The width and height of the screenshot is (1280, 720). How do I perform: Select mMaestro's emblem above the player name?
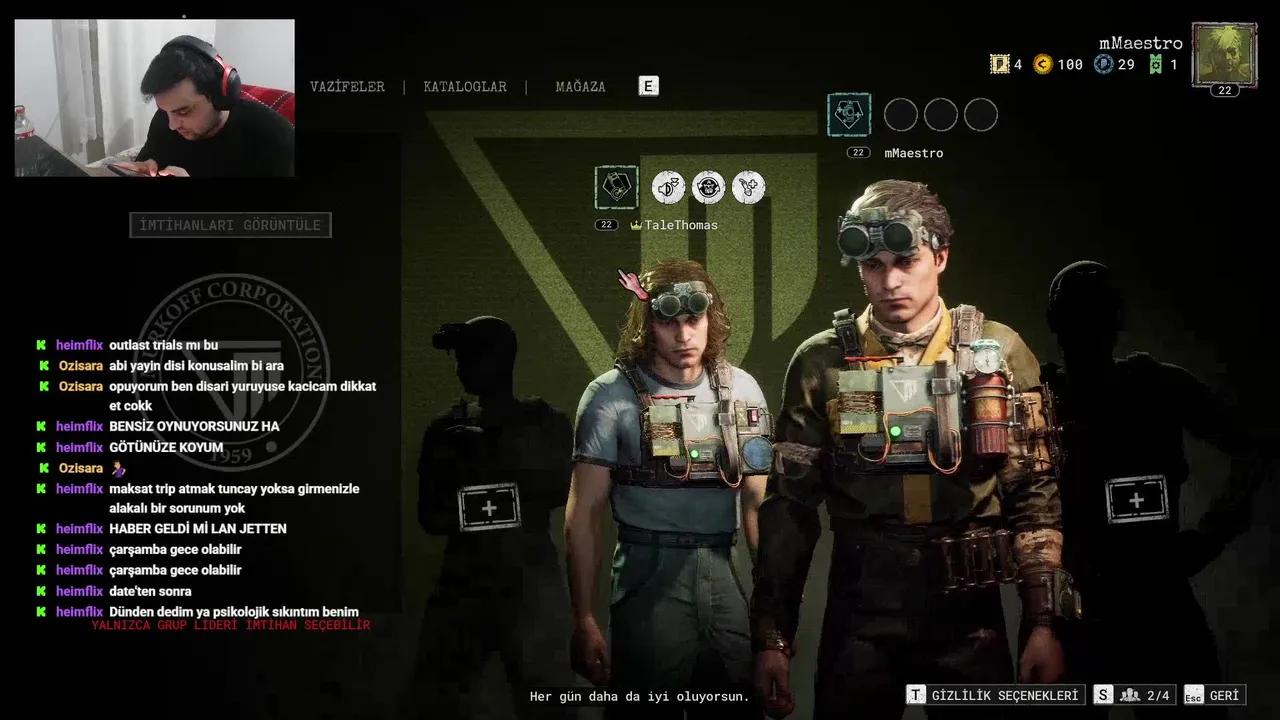849,114
